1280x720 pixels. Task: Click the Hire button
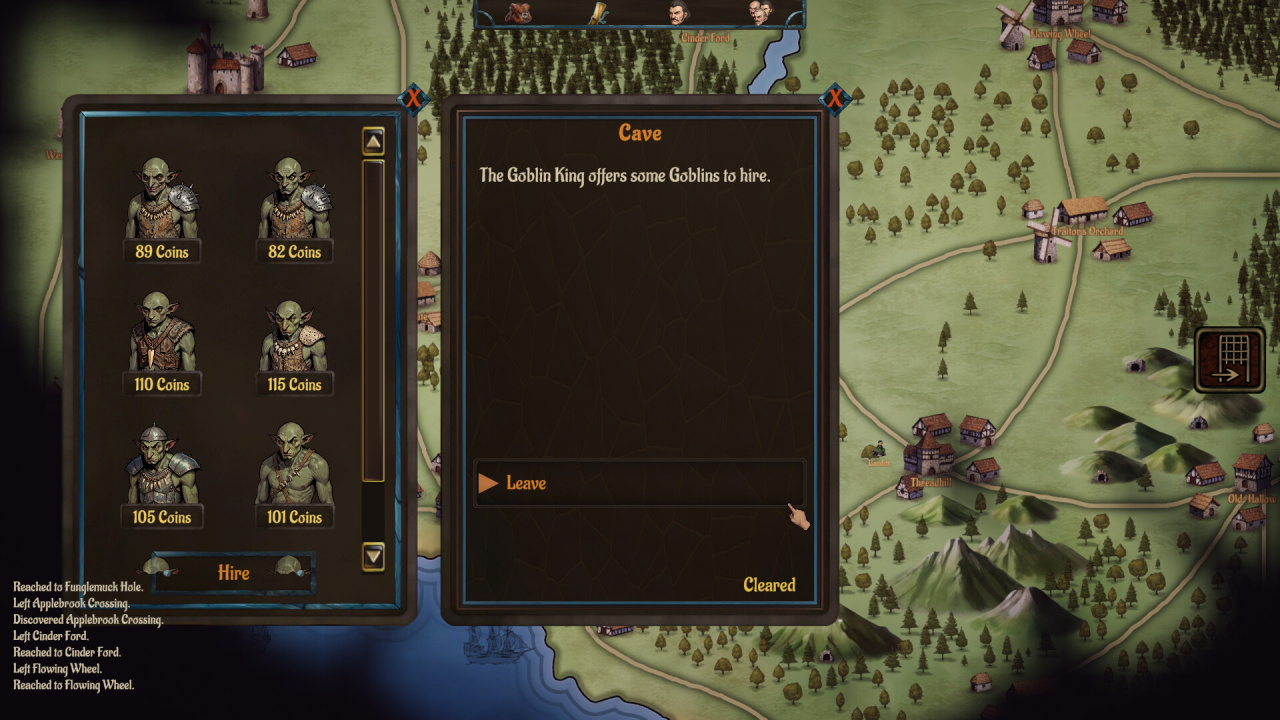point(234,573)
